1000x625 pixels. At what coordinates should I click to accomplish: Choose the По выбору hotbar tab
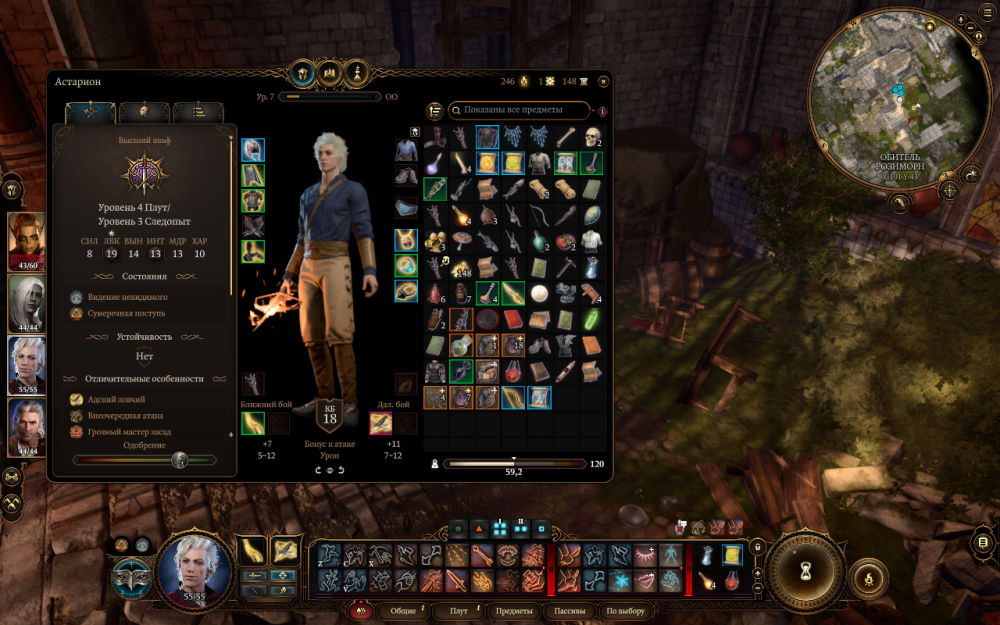pos(626,611)
